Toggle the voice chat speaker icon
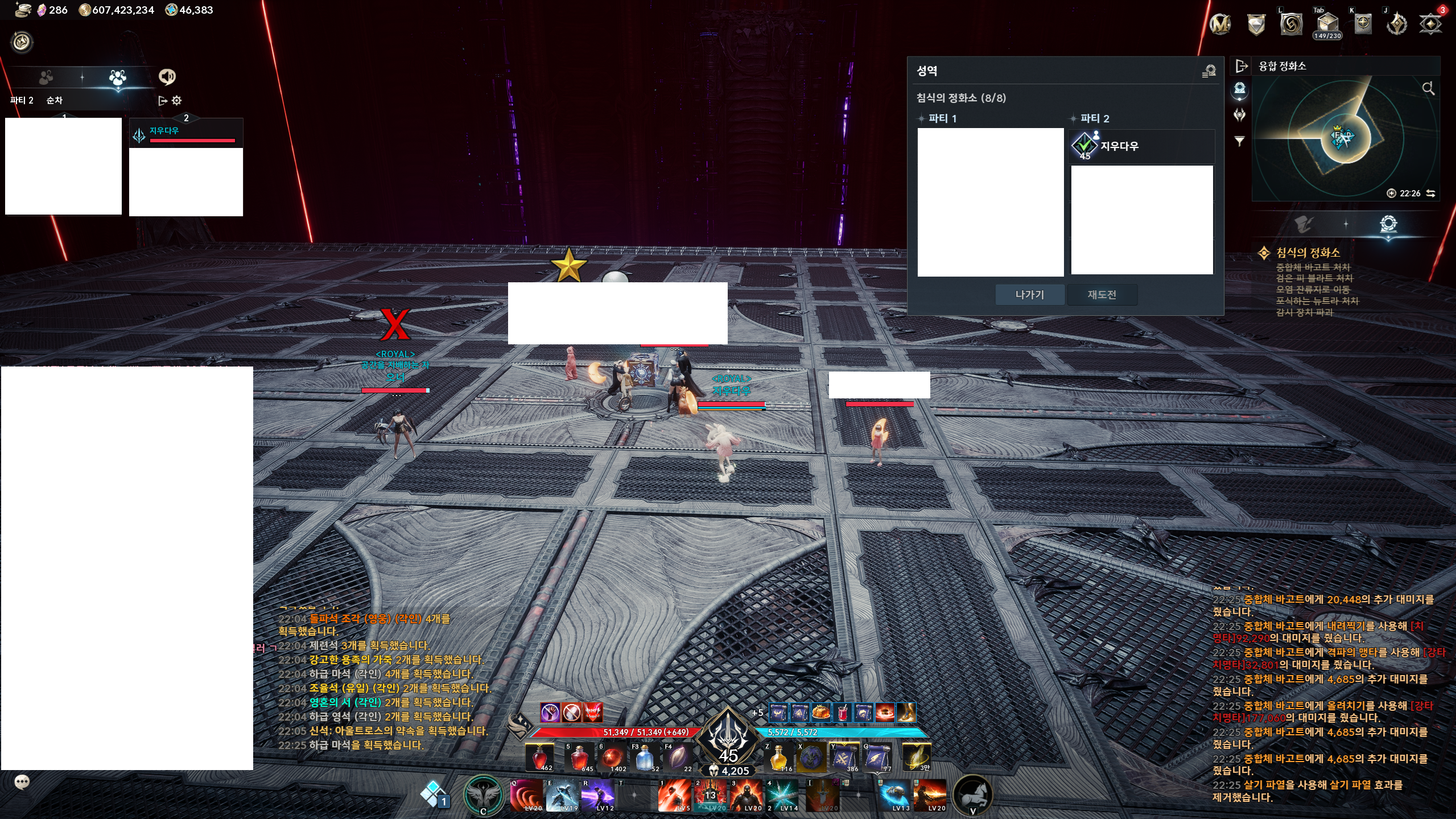 coord(167,76)
